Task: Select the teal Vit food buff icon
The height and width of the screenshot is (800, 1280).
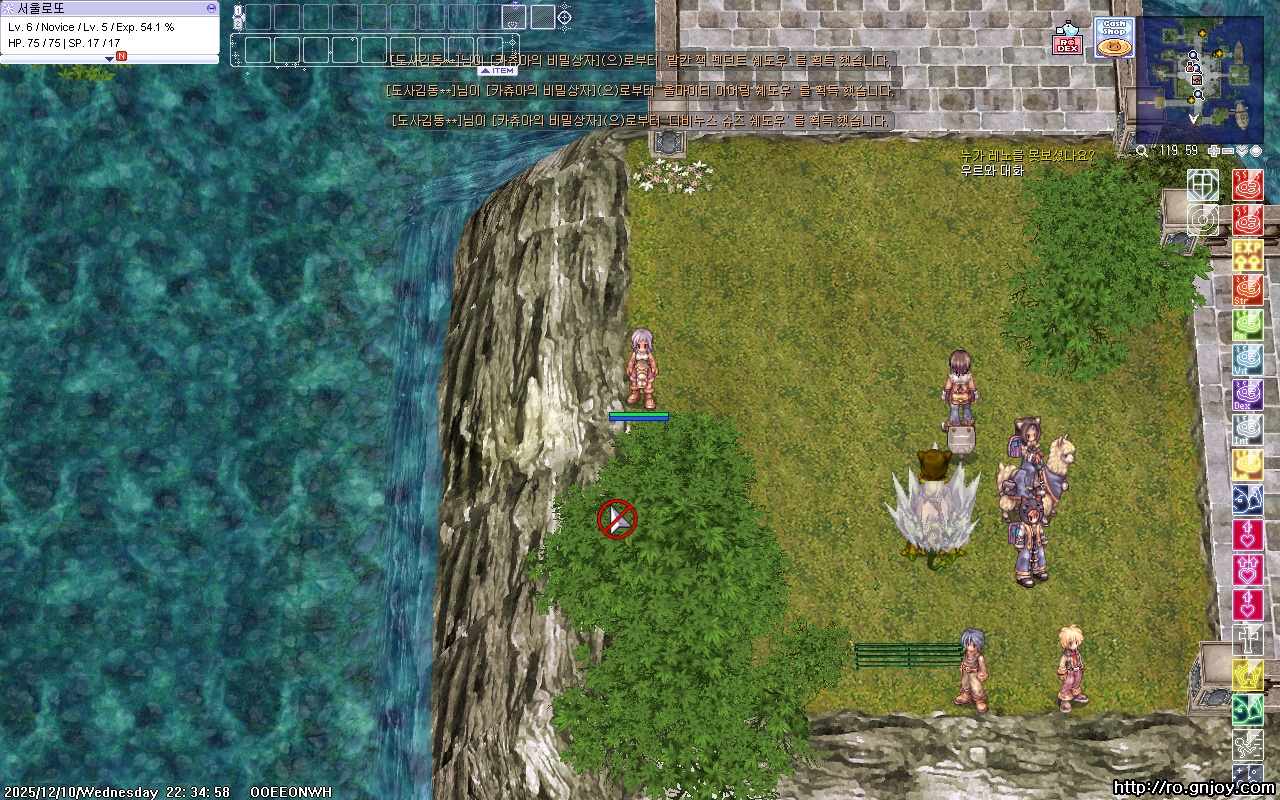Action: [1247, 360]
